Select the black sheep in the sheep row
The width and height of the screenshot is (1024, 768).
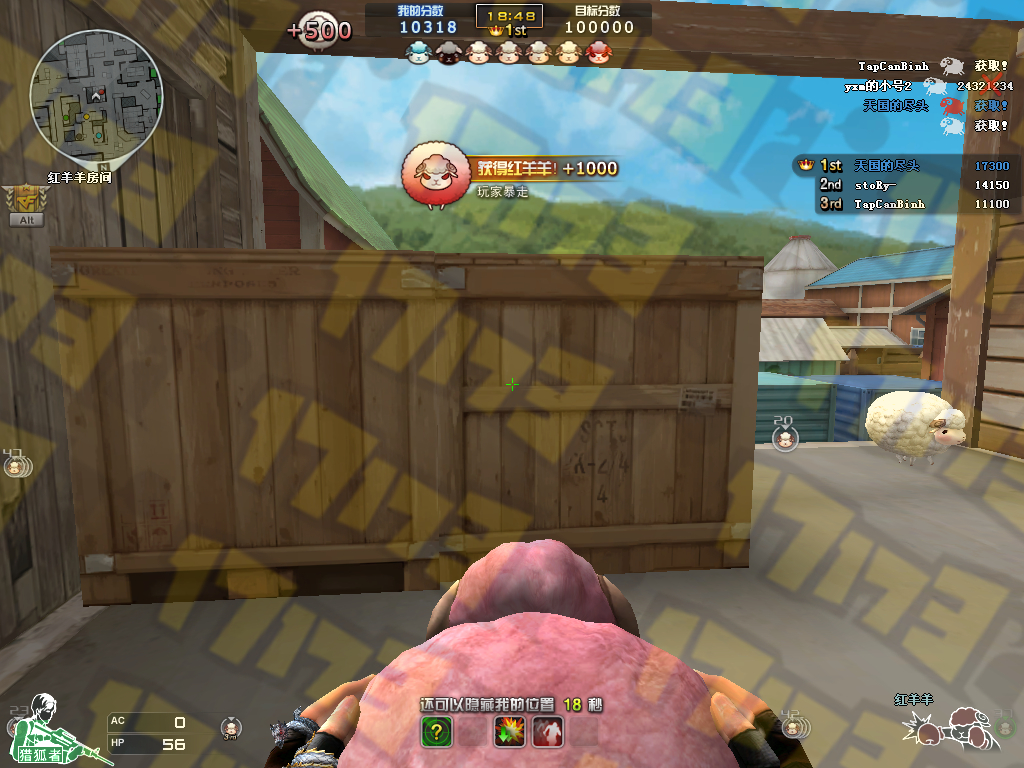[448, 53]
